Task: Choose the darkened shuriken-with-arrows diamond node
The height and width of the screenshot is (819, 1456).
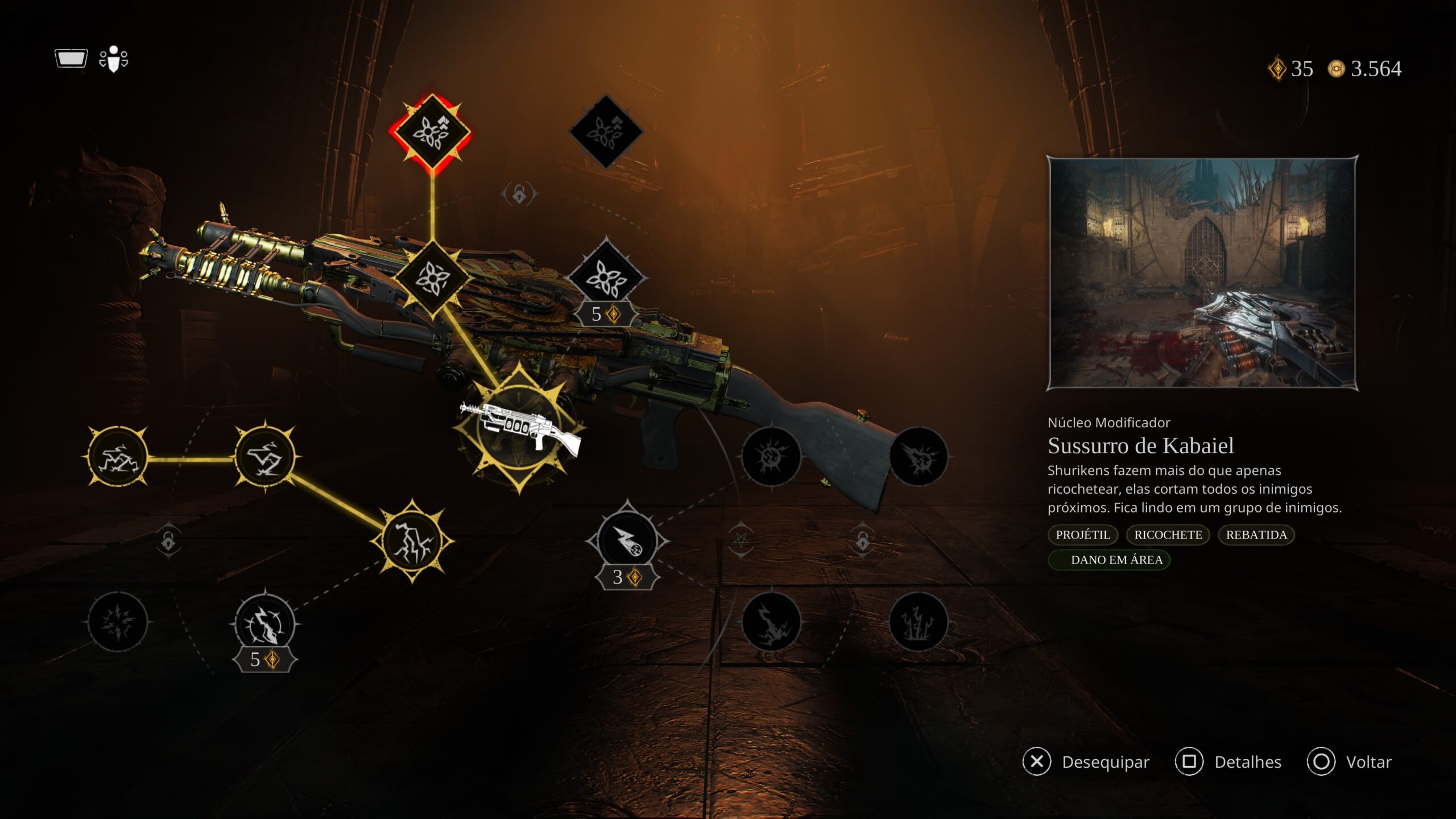Action: click(606, 131)
